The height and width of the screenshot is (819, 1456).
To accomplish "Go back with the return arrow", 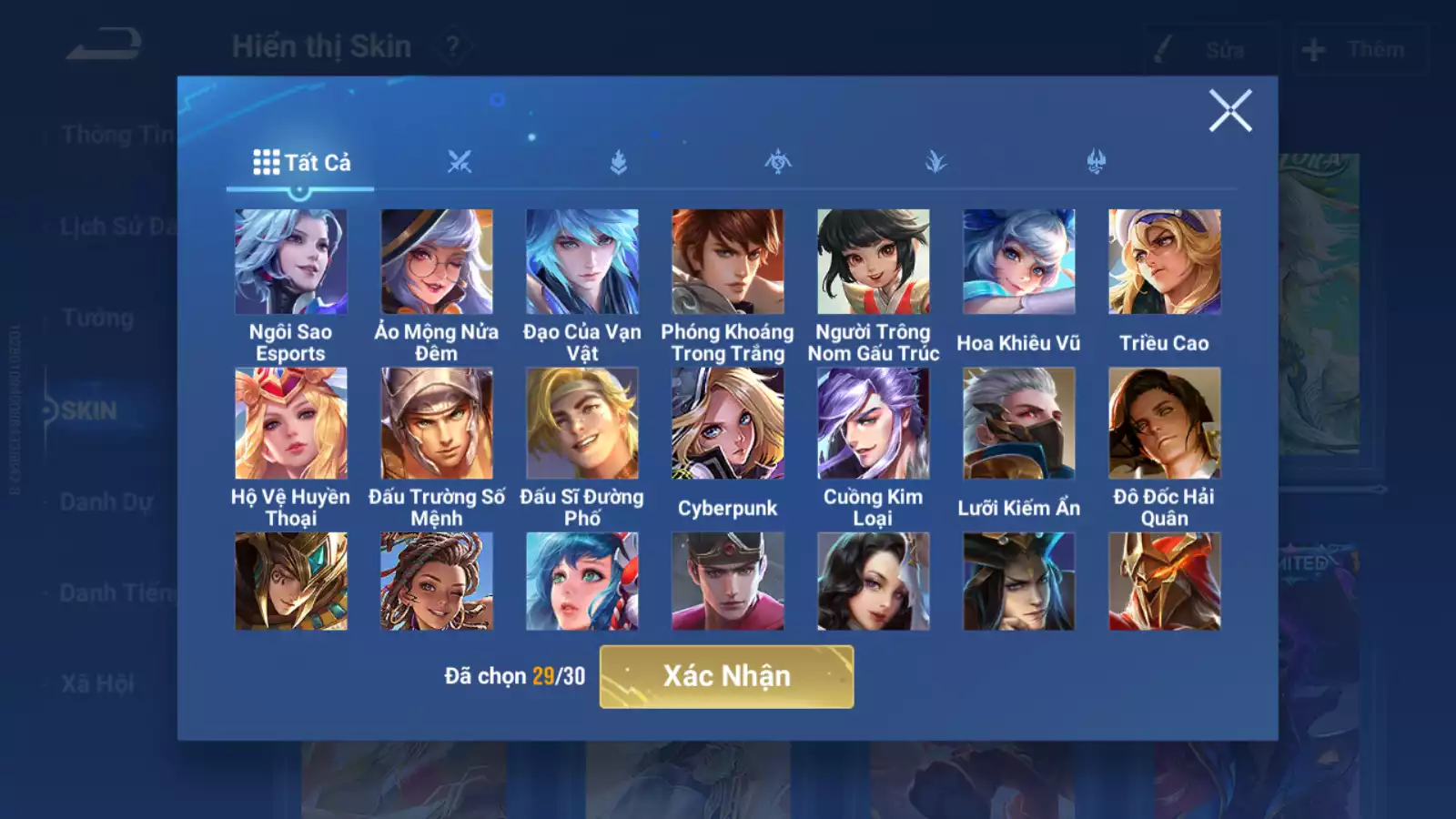I will click(104, 45).
